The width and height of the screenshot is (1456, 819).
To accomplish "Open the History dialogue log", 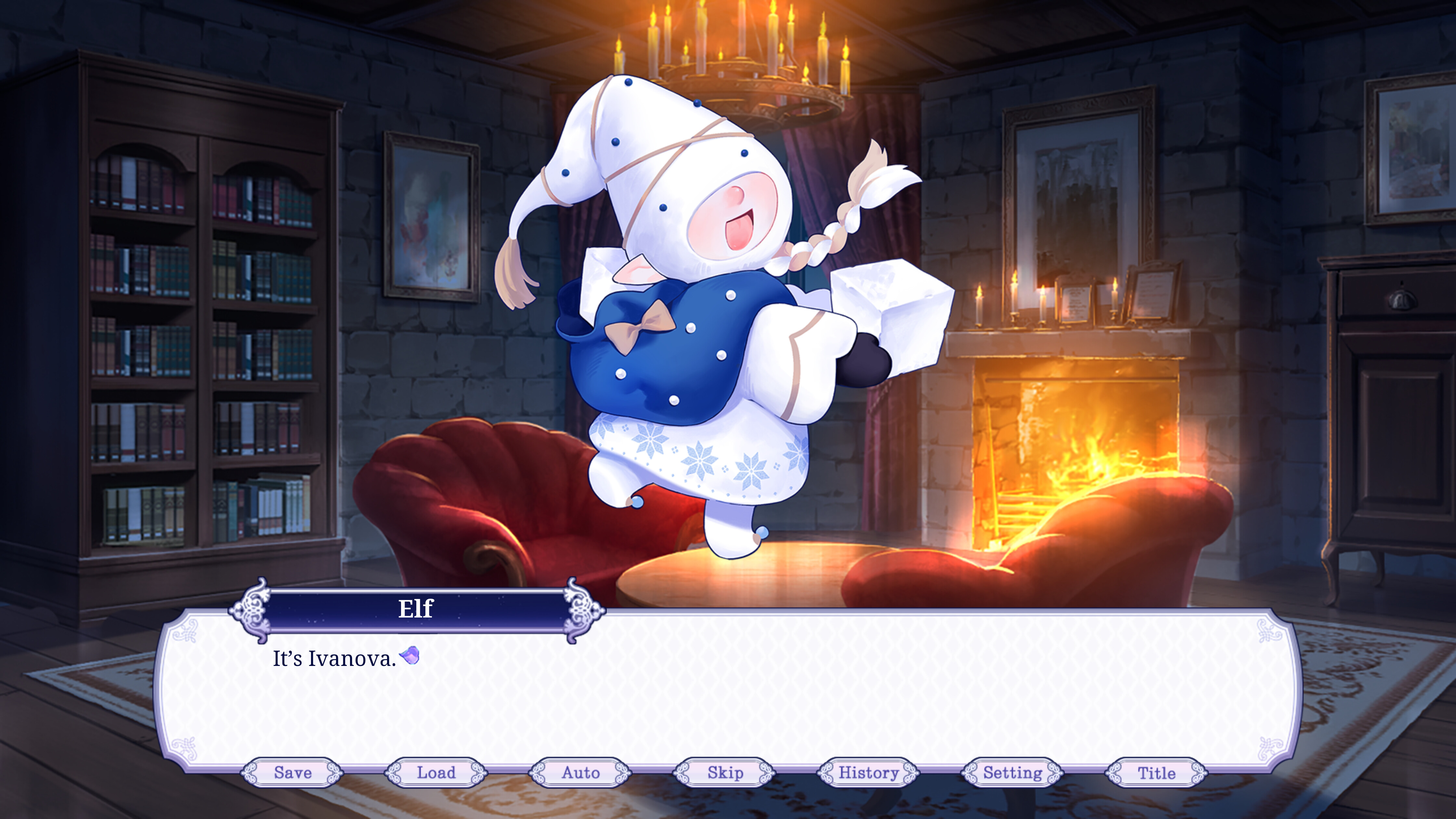I will pos(869,773).
